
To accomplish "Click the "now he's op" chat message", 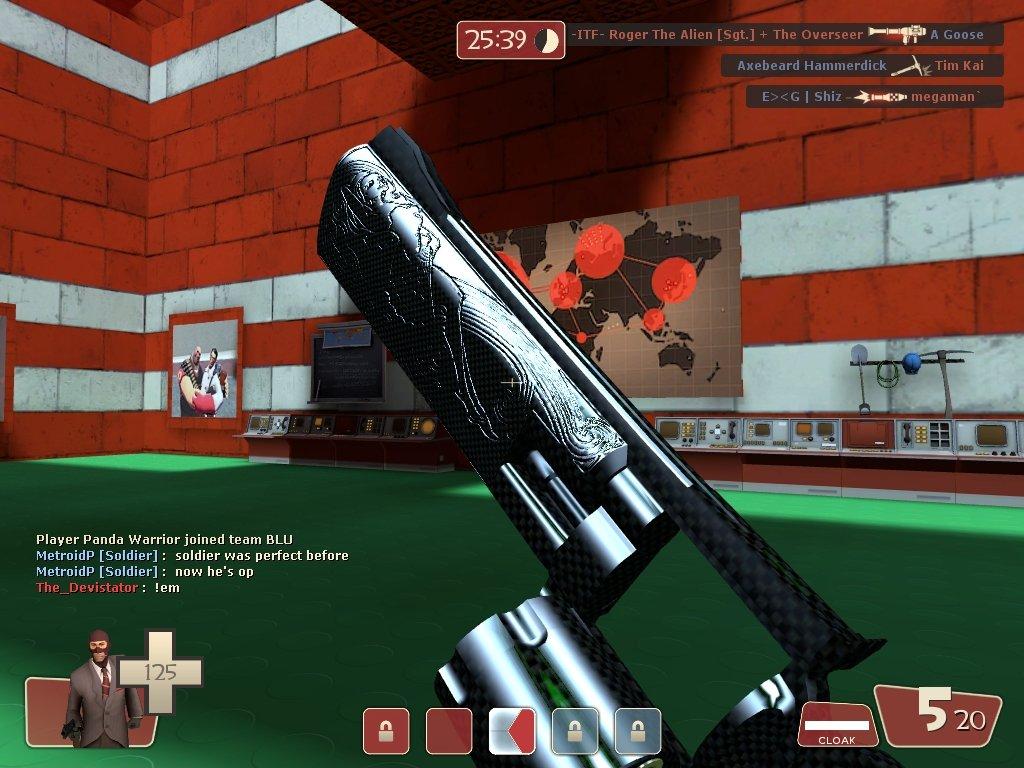I will point(145,571).
